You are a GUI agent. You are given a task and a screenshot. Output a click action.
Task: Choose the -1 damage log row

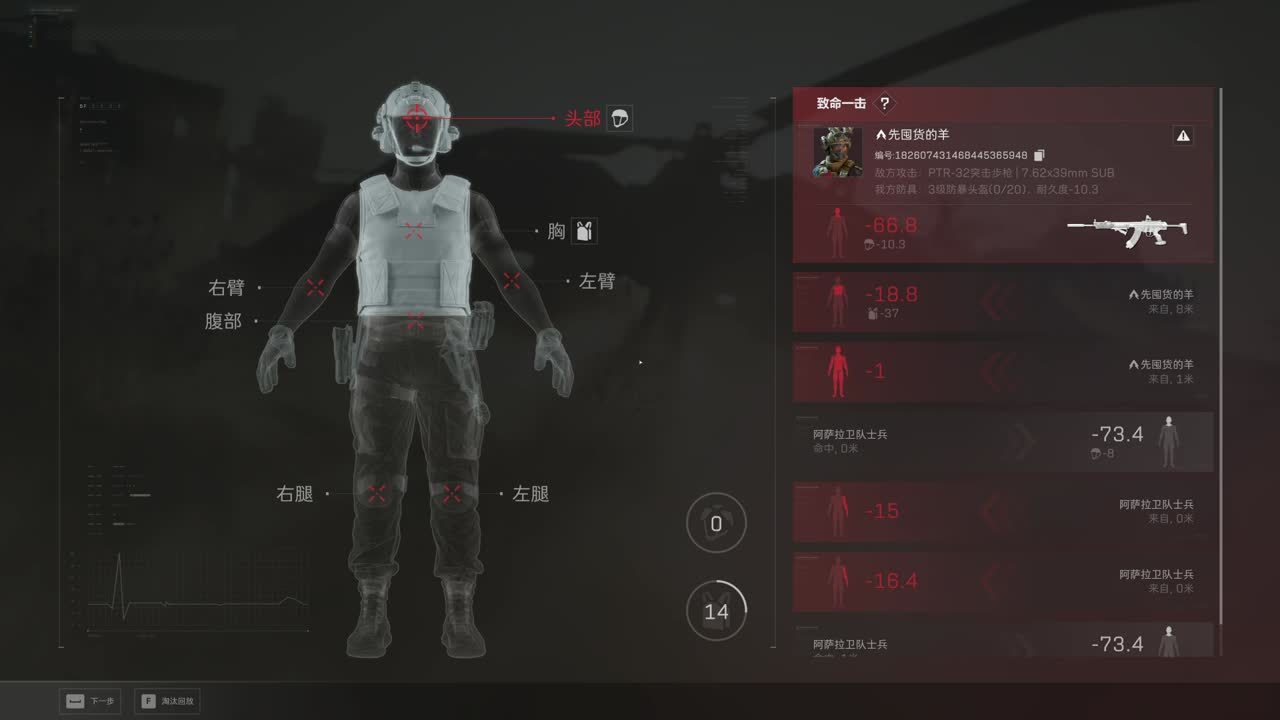1003,372
